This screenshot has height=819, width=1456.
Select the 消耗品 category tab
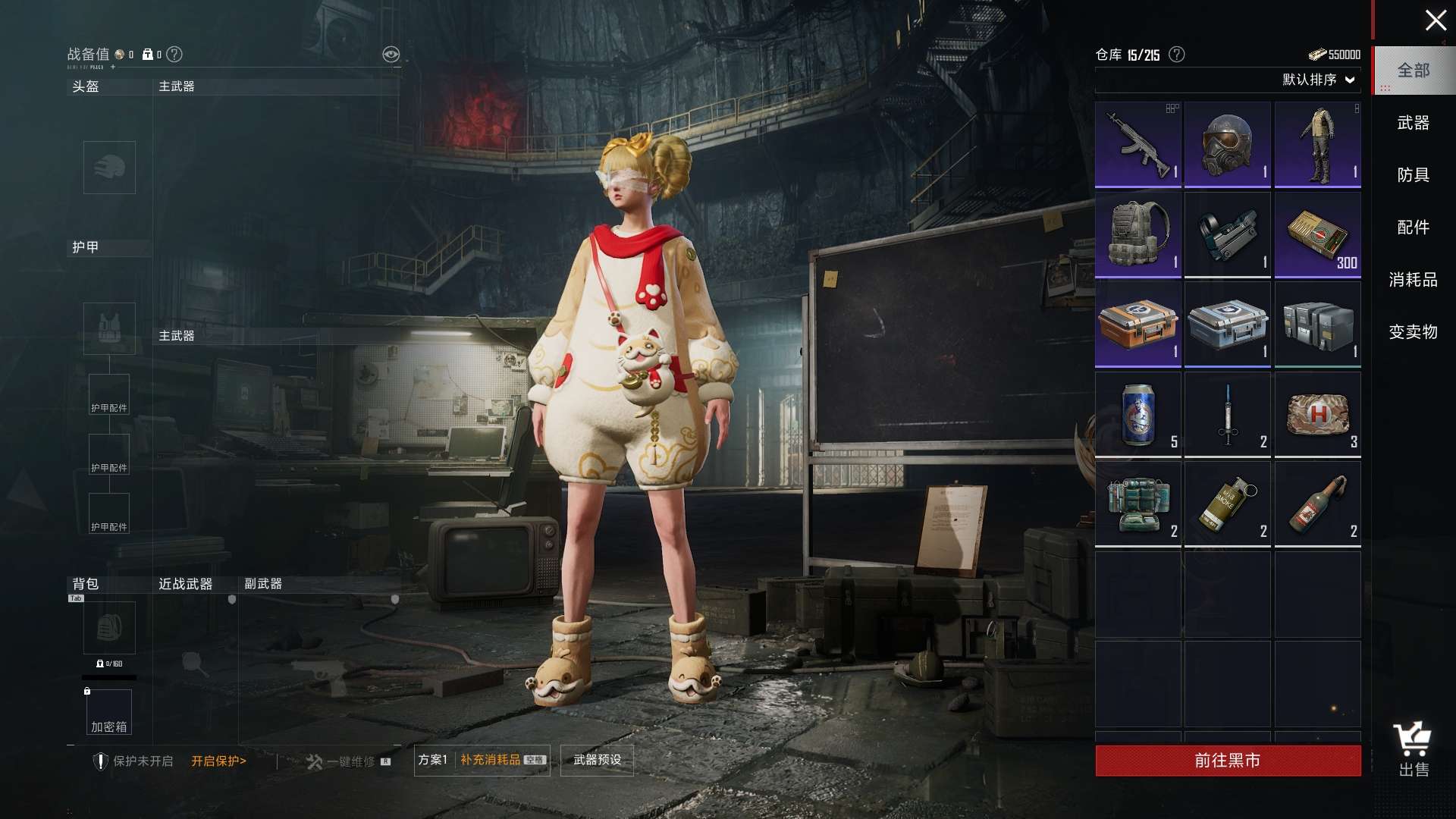(x=1413, y=280)
